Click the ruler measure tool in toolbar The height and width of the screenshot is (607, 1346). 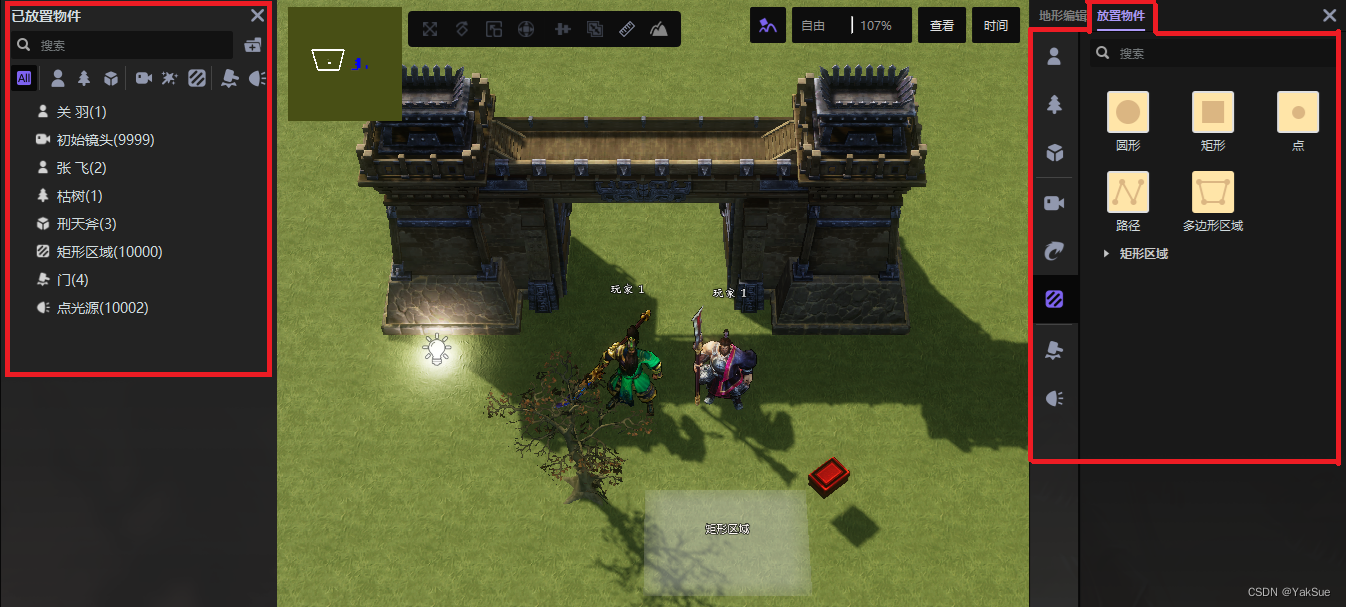(x=627, y=29)
